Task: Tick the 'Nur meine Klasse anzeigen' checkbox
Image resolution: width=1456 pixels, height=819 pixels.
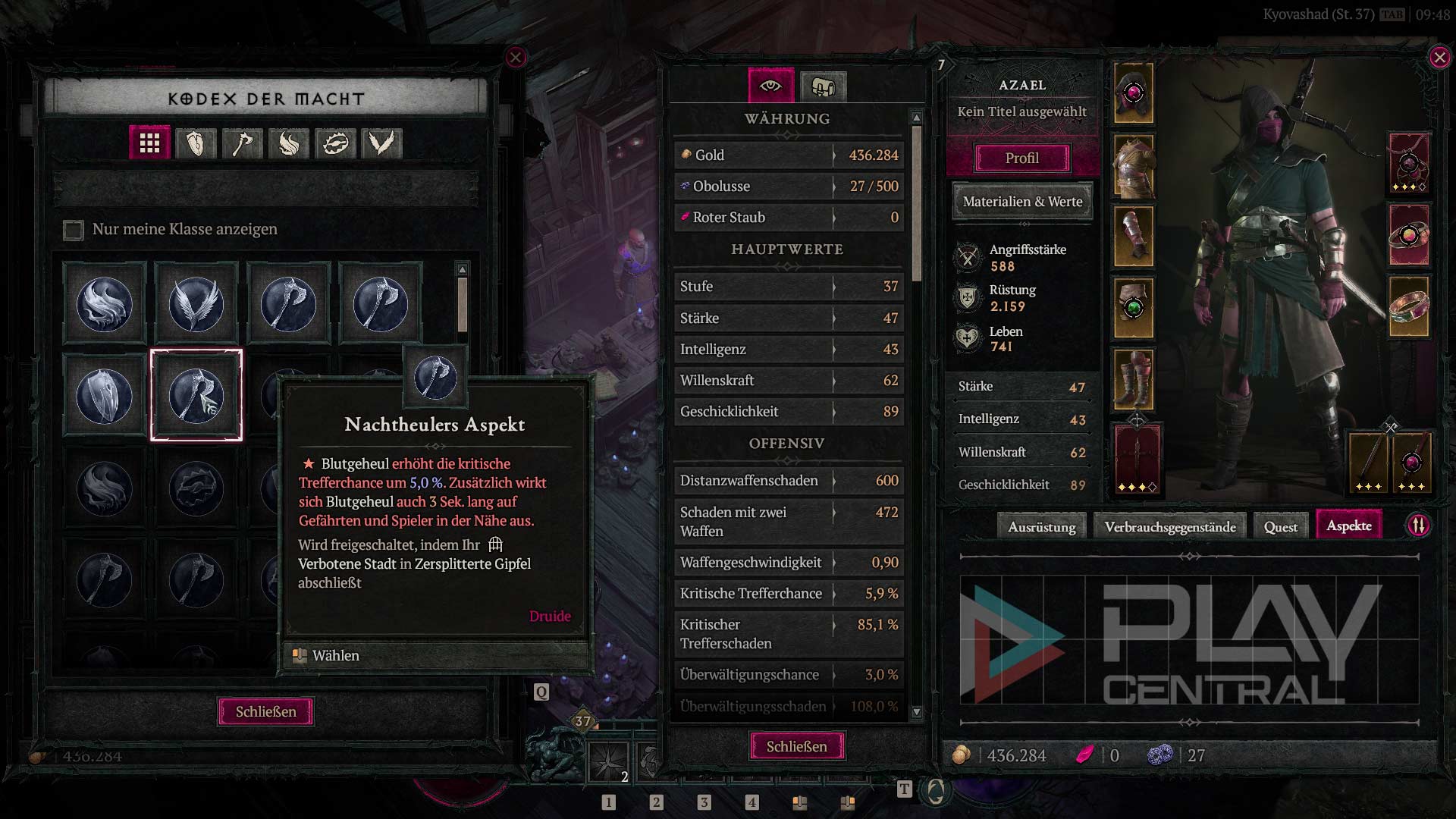Action: (74, 230)
